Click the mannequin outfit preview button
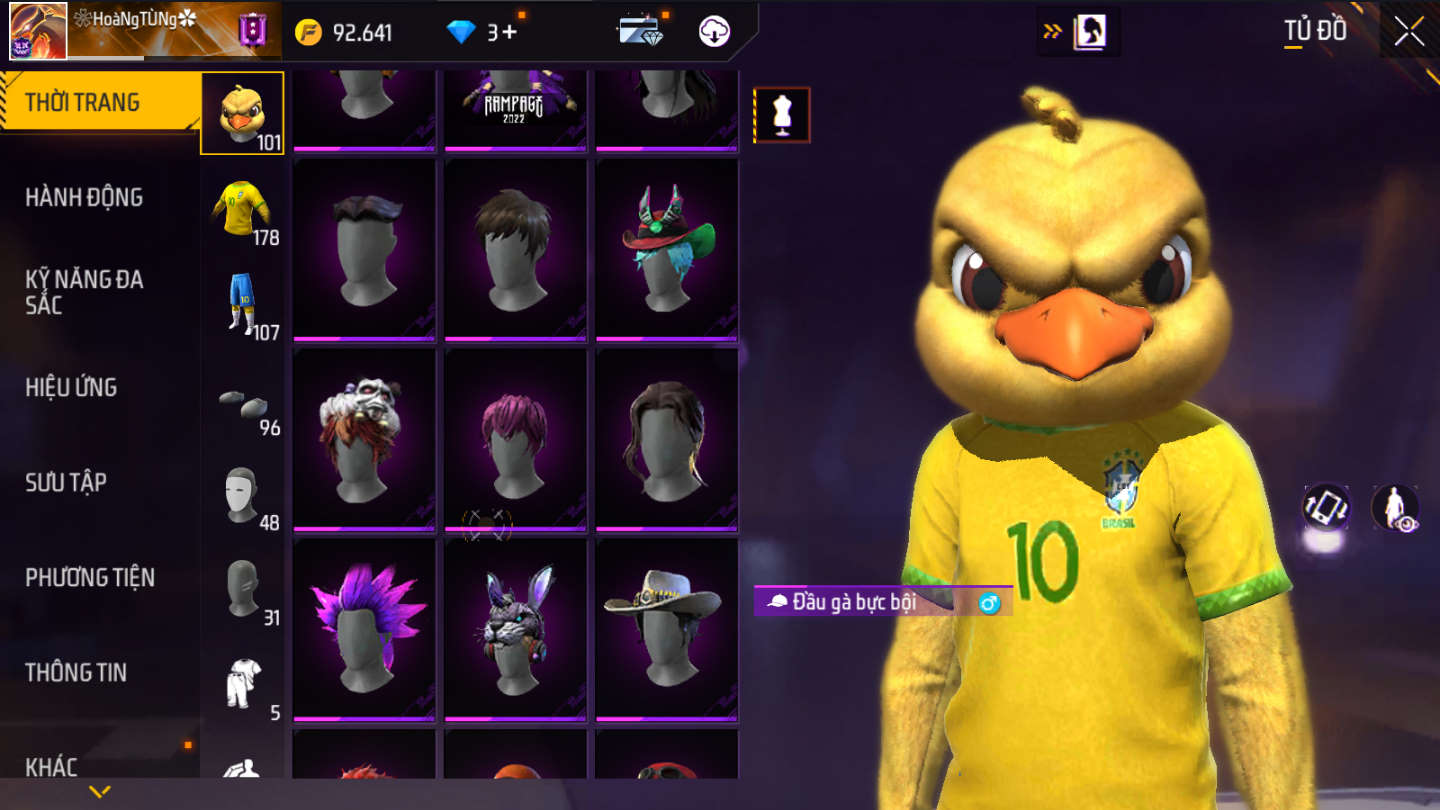The height and width of the screenshot is (810, 1440). coord(782,115)
